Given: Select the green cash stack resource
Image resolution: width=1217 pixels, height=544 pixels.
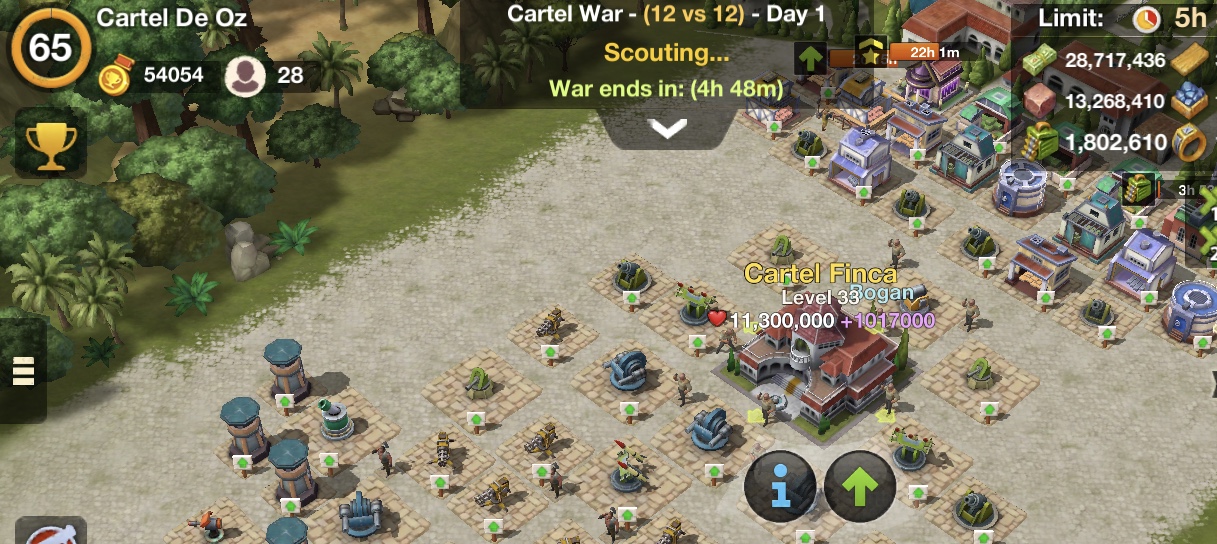Looking at the screenshot, I should [x=1041, y=61].
